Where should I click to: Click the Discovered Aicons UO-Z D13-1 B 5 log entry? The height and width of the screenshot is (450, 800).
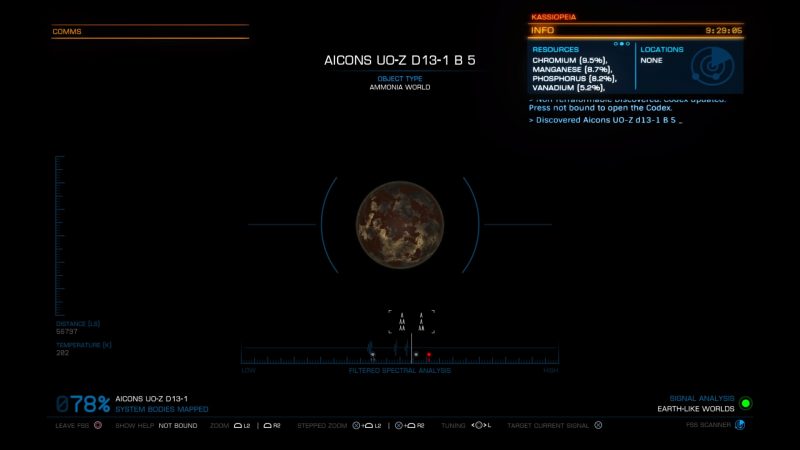(x=604, y=120)
